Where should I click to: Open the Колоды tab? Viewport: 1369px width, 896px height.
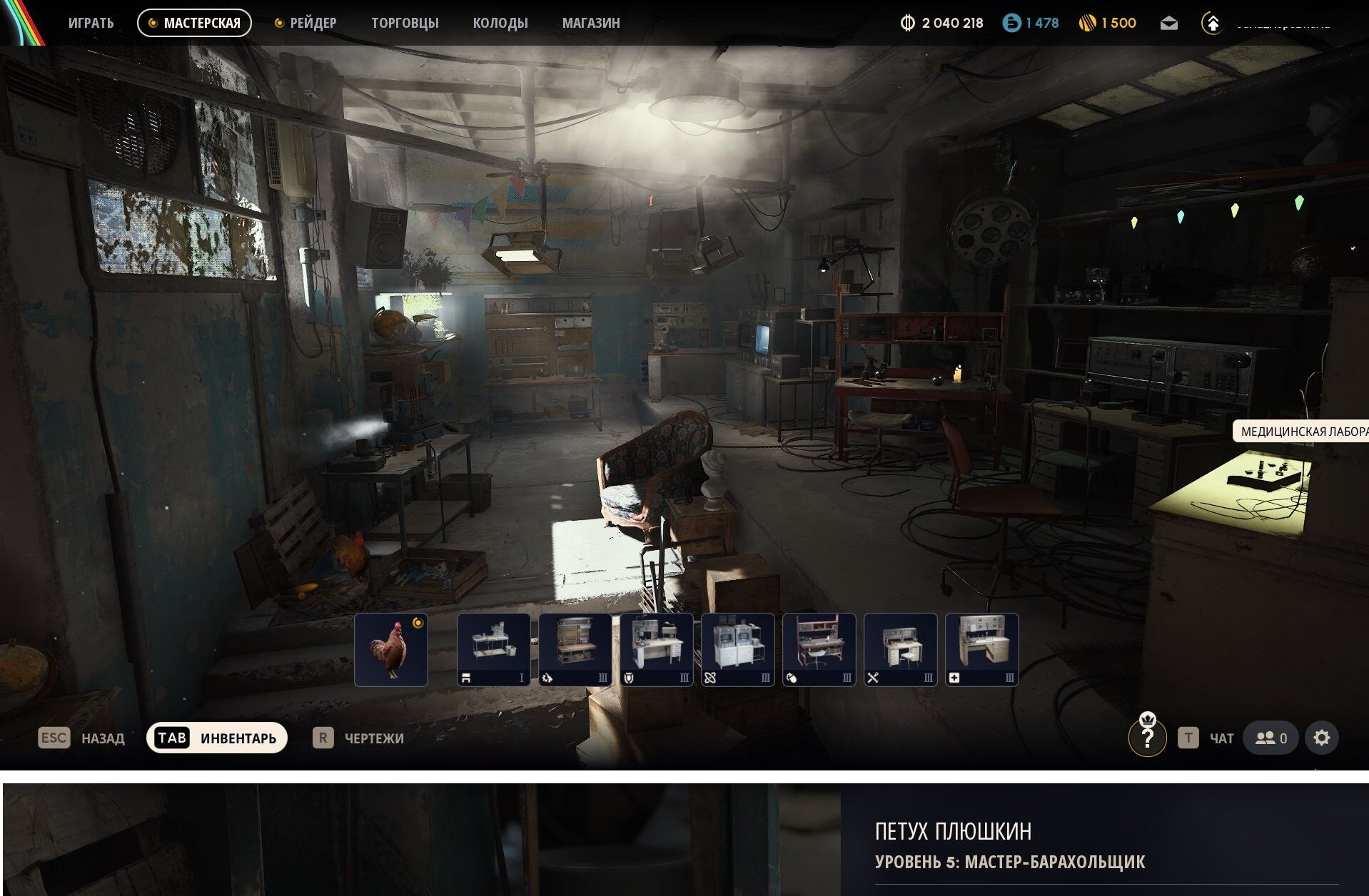point(500,23)
